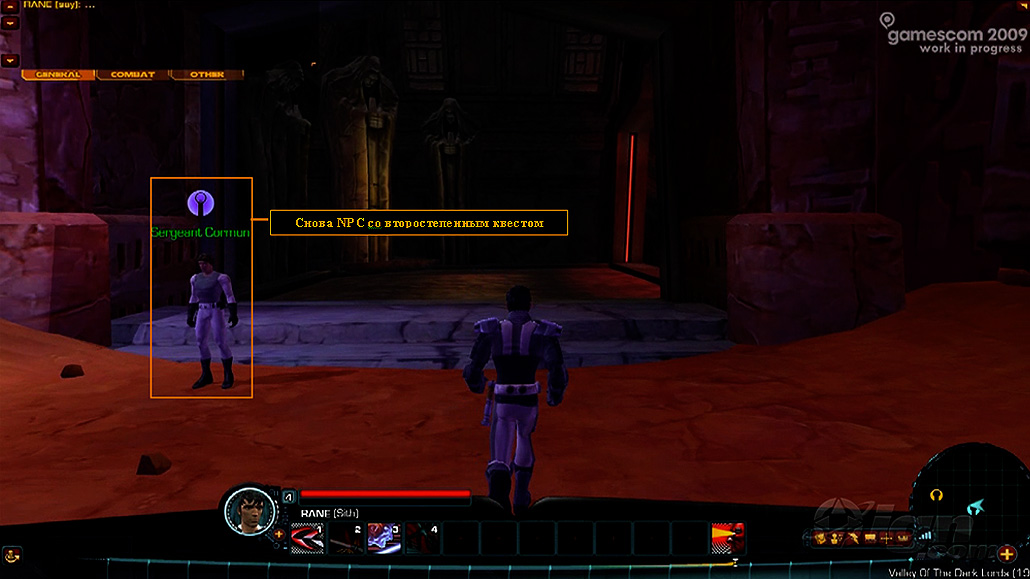
Task: Activate the ability in hotbar slot 4
Action: pyautogui.click(x=421, y=537)
